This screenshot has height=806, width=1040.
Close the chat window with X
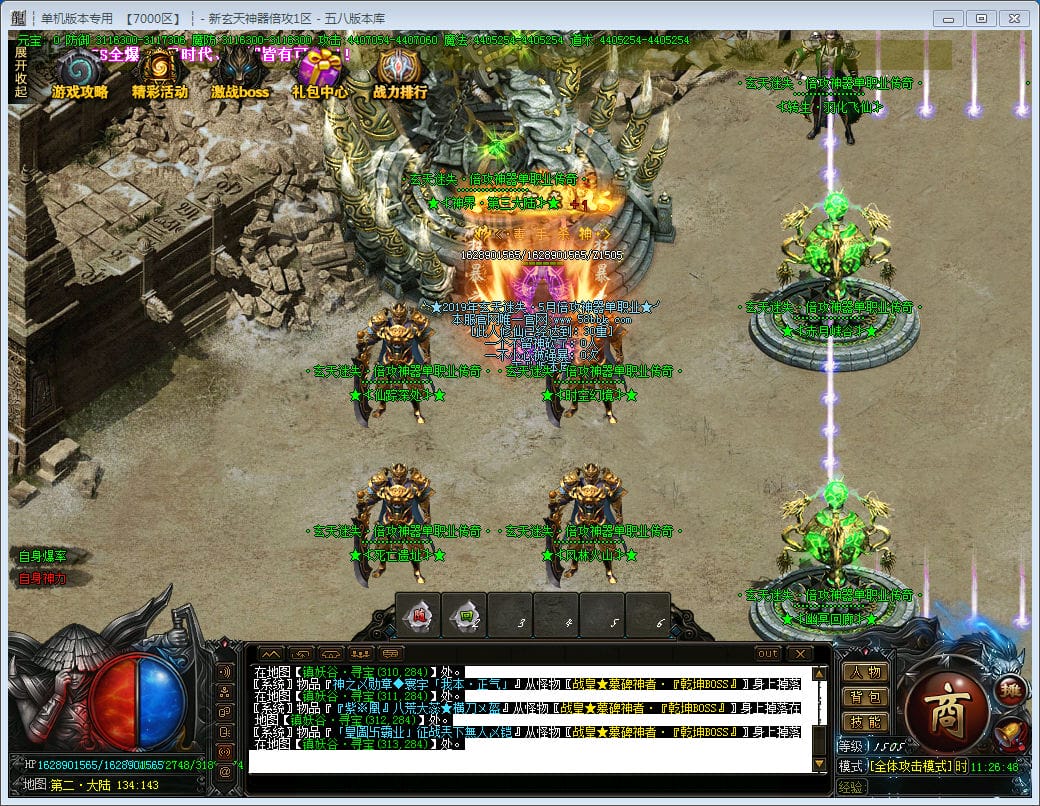coord(799,654)
